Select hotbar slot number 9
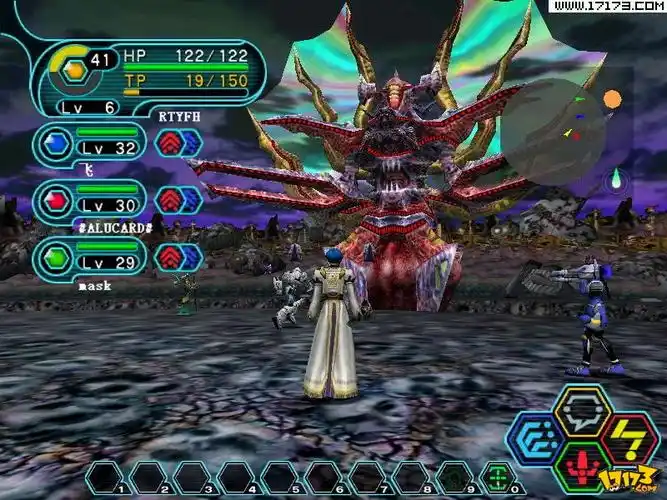 [x=453, y=476]
